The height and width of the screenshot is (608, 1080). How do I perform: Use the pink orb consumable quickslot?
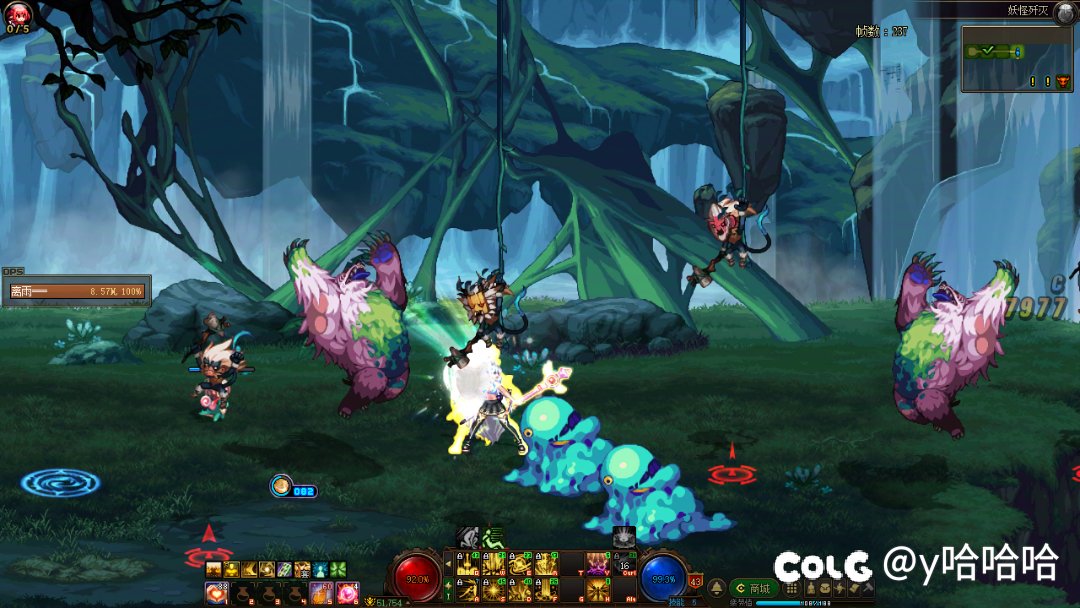347,593
